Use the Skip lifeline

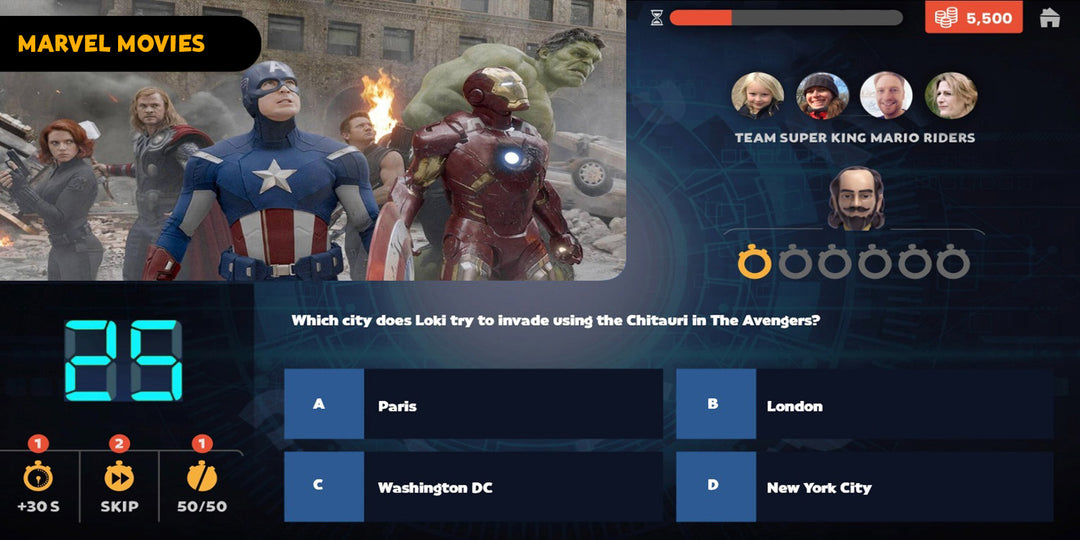pos(119,485)
